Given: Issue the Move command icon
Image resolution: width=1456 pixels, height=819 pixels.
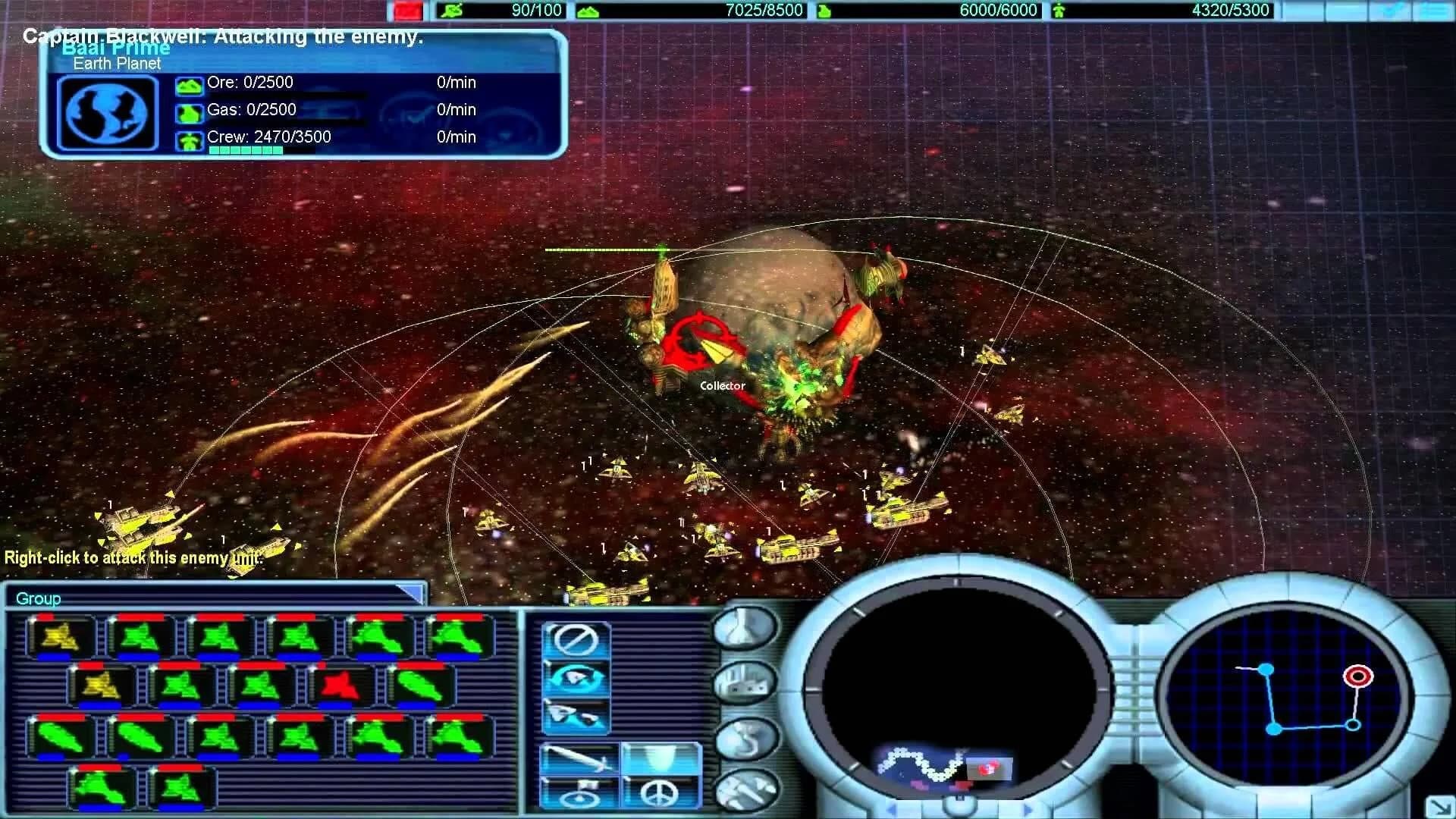Looking at the screenshot, I should (x=578, y=714).
